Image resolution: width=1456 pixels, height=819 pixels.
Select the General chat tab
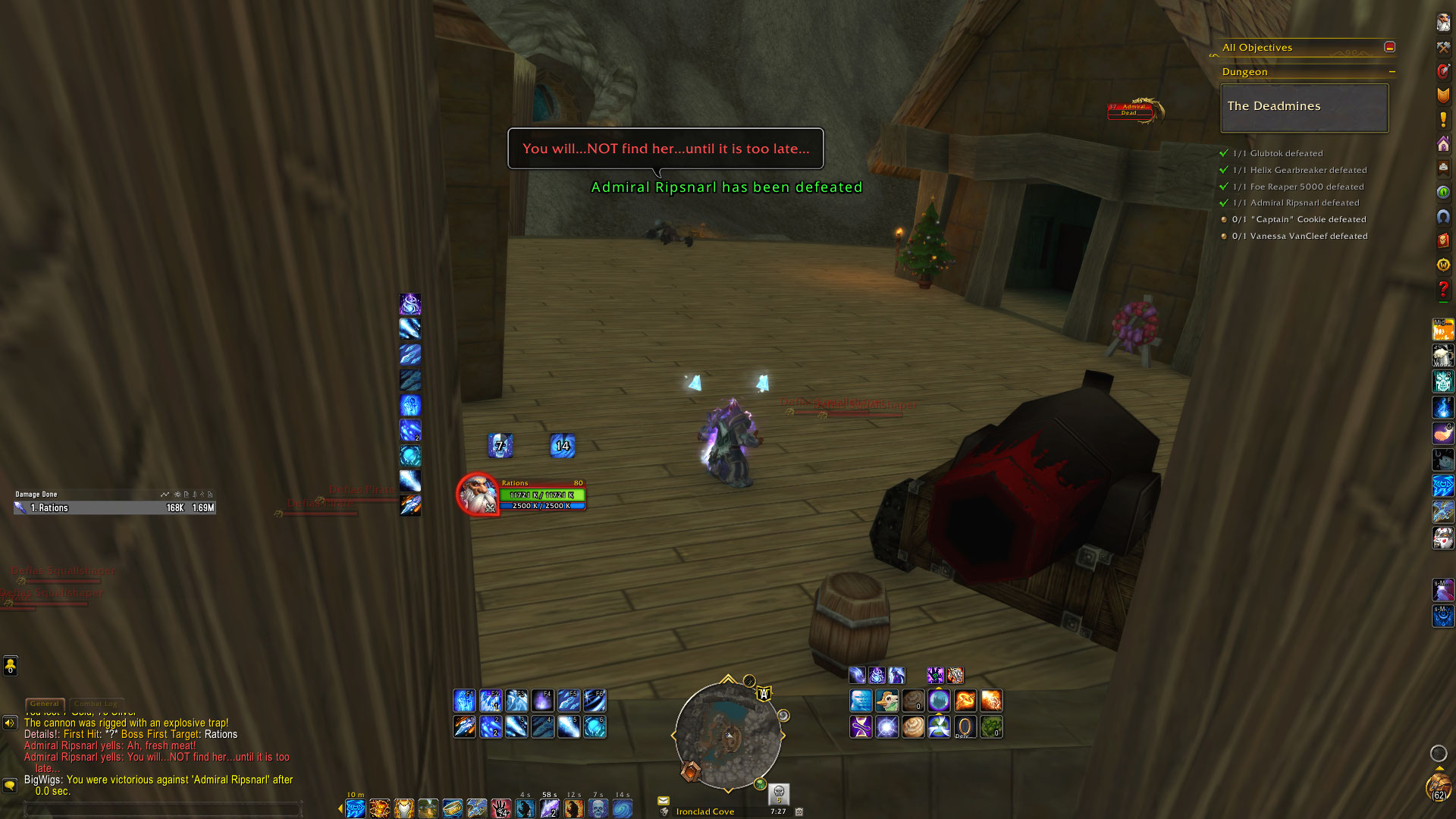[45, 704]
